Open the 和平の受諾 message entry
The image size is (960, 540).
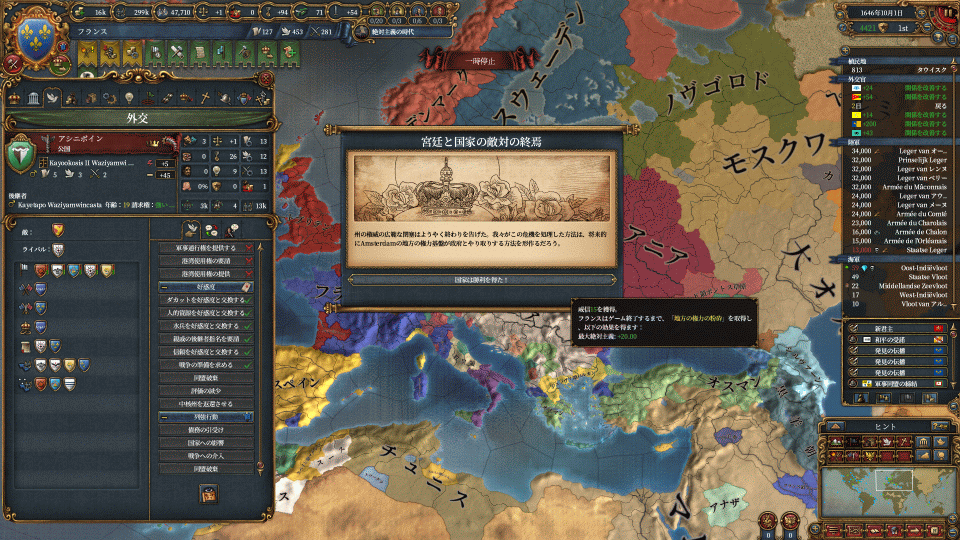893,340
